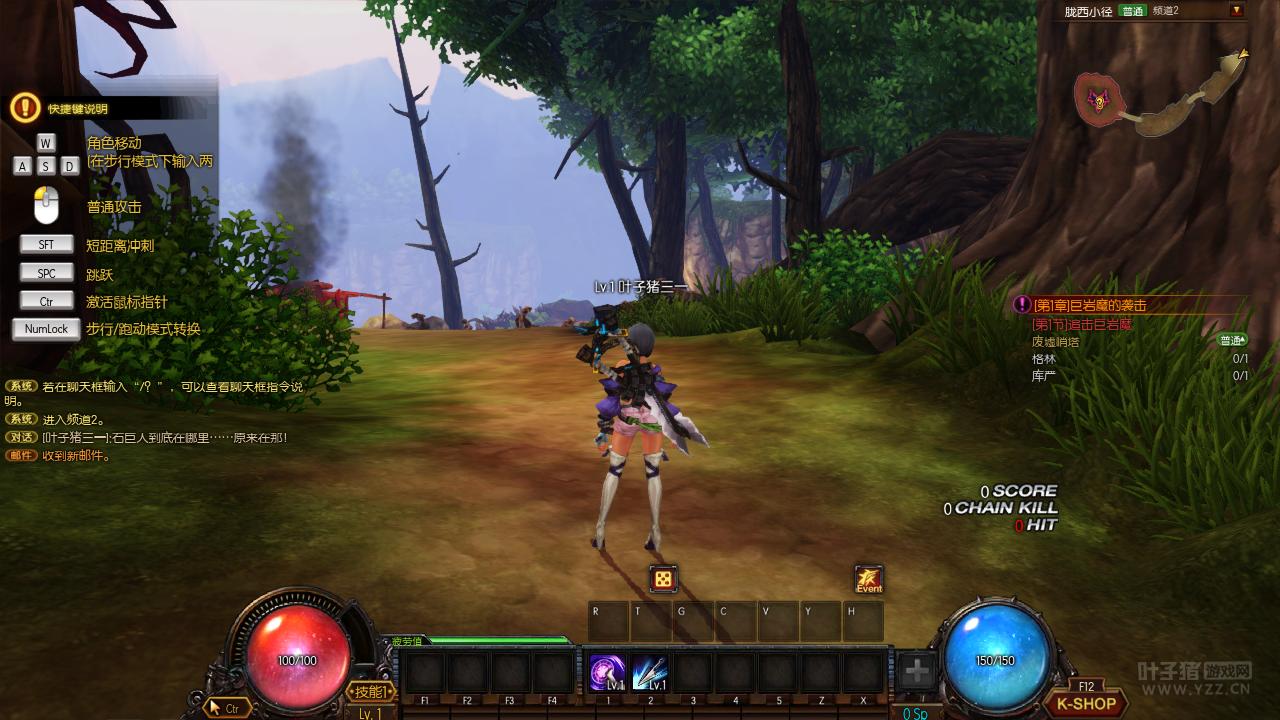Activate the purple swirl skill in slot 1

point(607,673)
